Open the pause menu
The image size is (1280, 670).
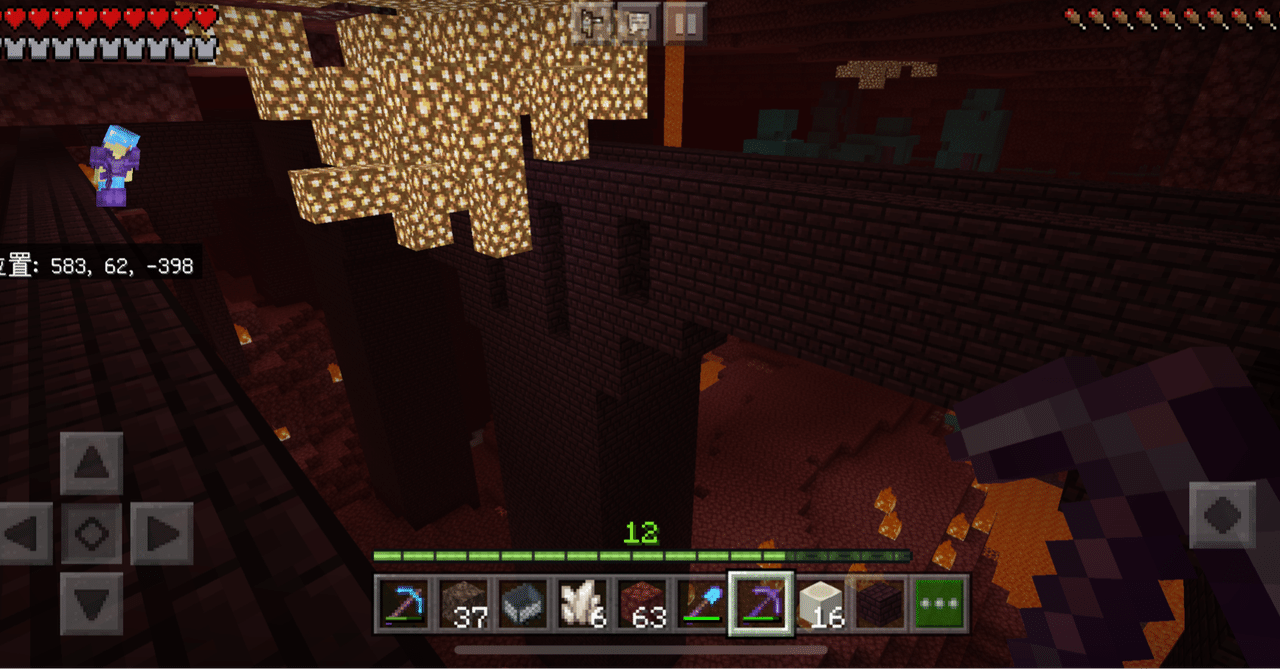[684, 22]
